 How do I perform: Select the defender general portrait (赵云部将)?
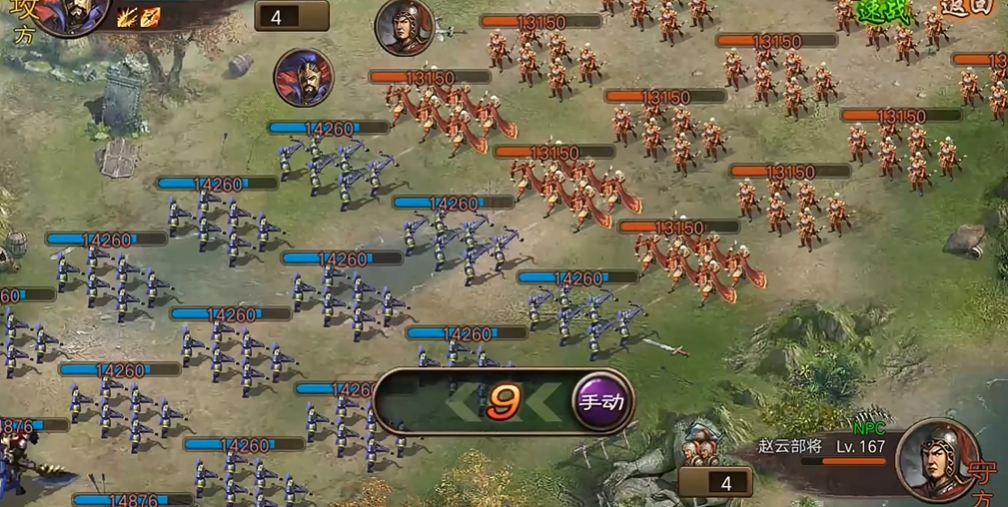click(x=937, y=458)
